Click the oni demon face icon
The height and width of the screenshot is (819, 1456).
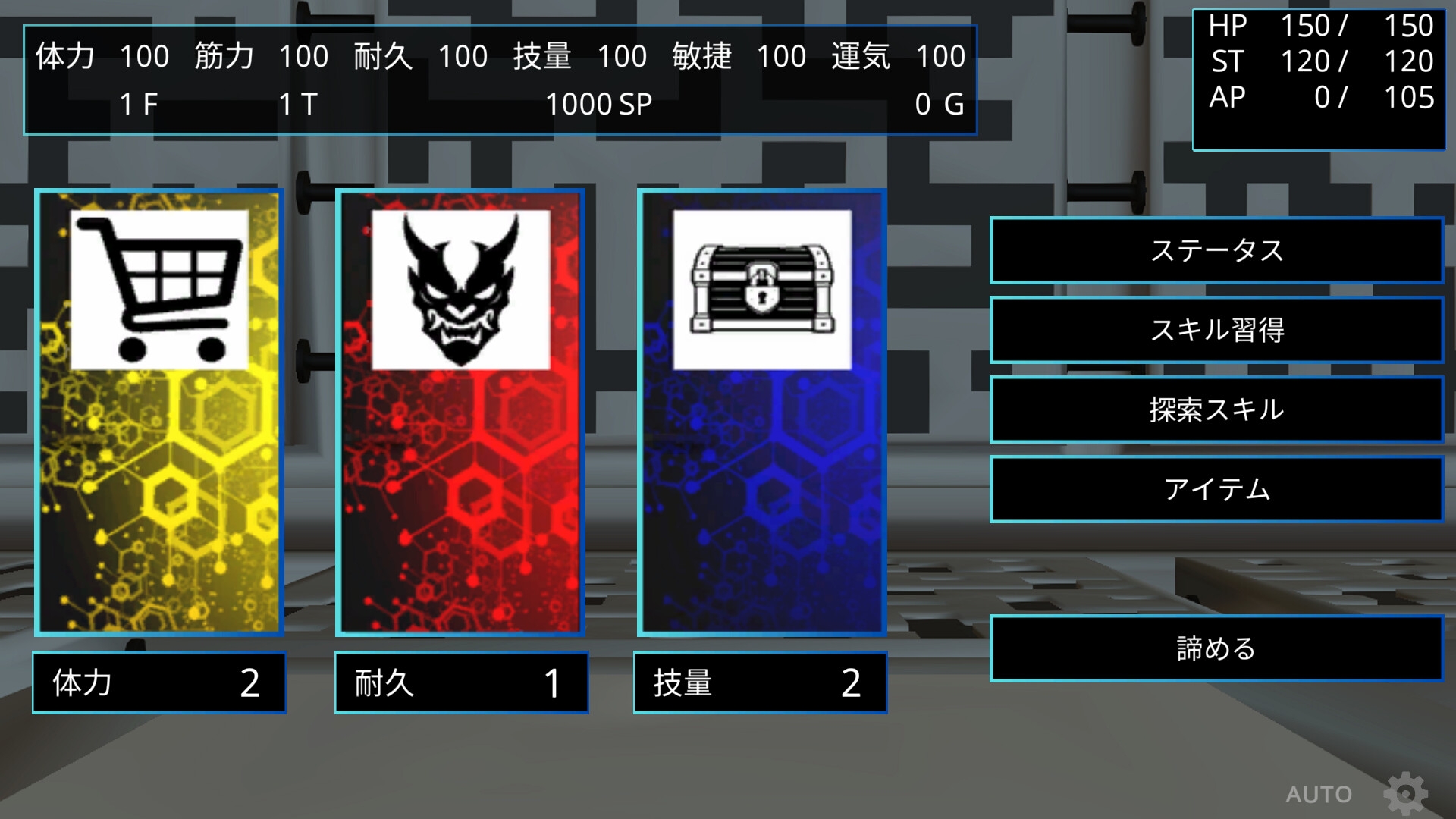coord(461,288)
